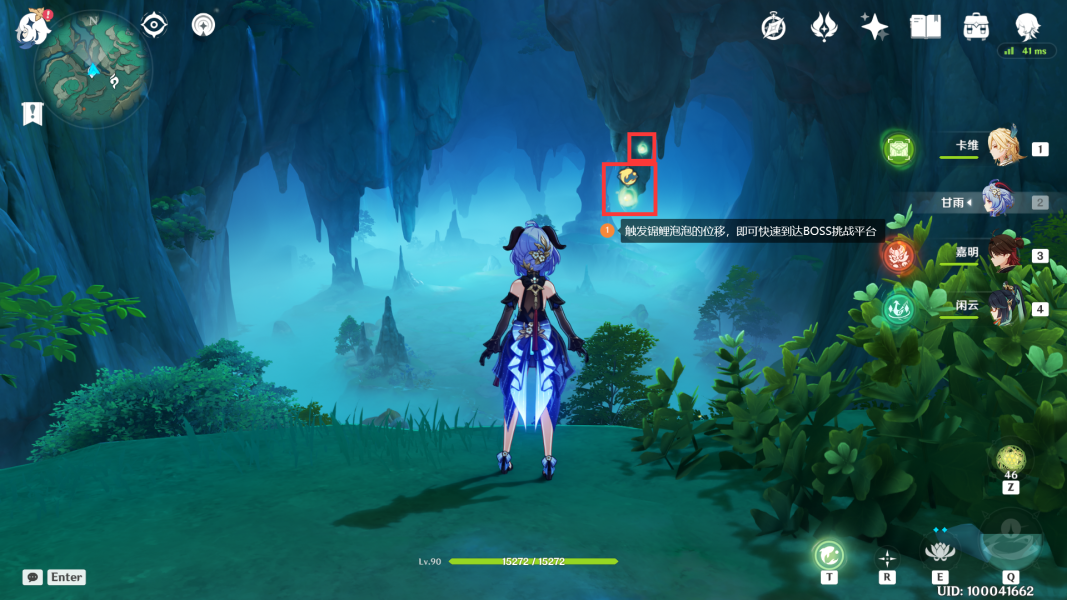This screenshot has width=1067, height=600.
Task: Open the quest log bookmark icon
Action: click(33, 114)
